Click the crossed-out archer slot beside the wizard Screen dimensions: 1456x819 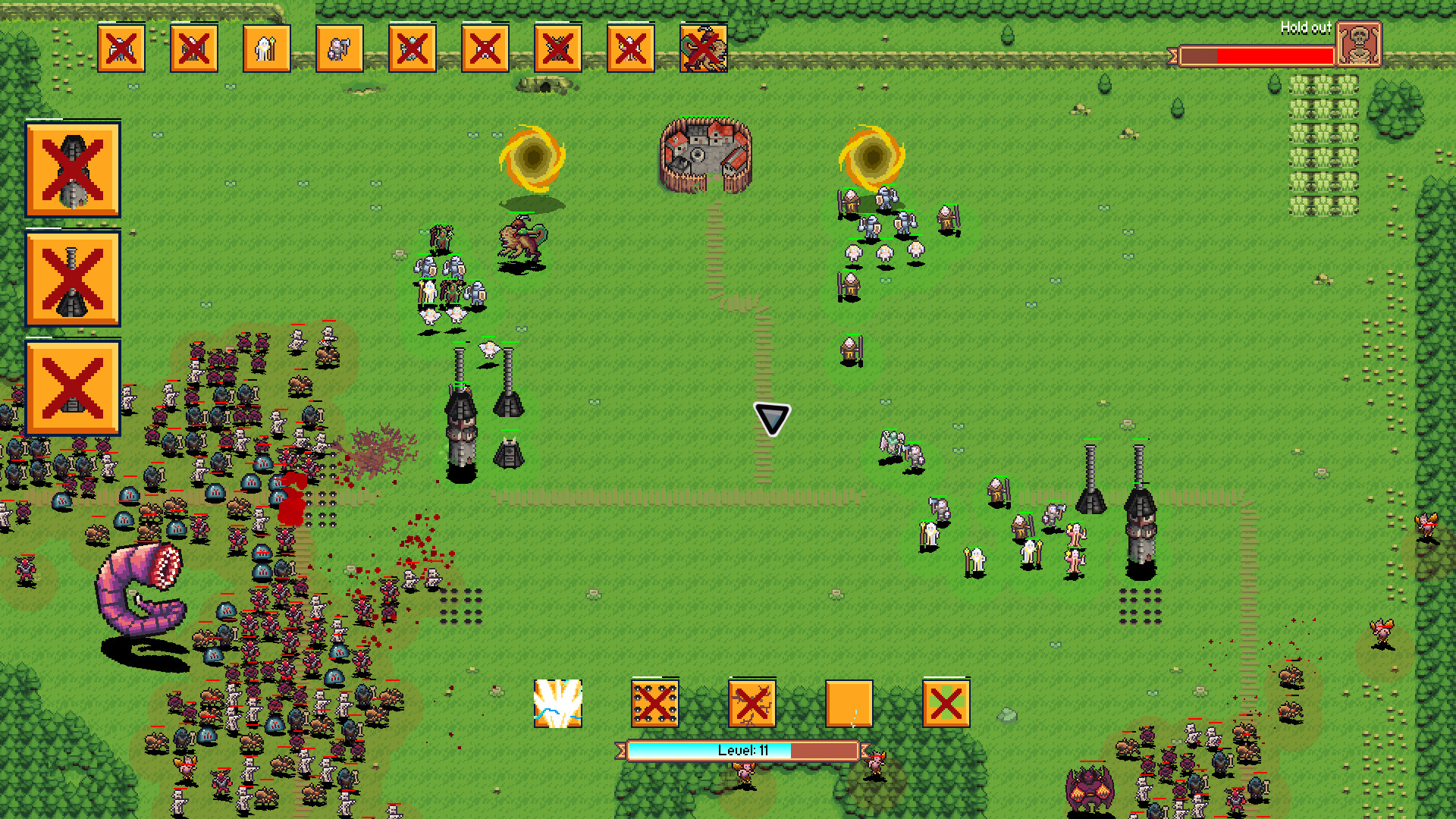coord(193,49)
